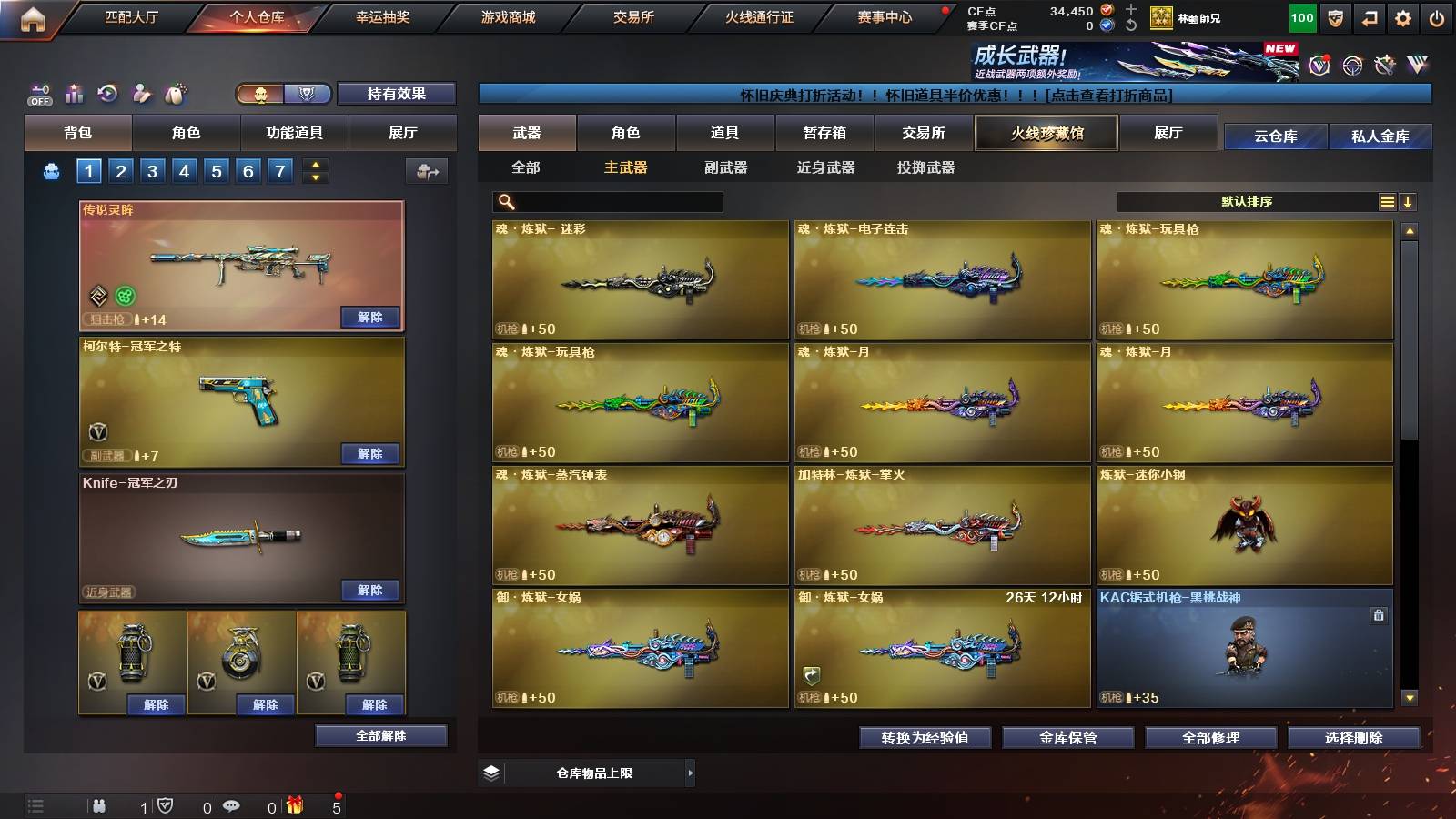The width and height of the screenshot is (1456, 819).
Task: Click the 全部解除 button in the left panel
Action: [380, 735]
